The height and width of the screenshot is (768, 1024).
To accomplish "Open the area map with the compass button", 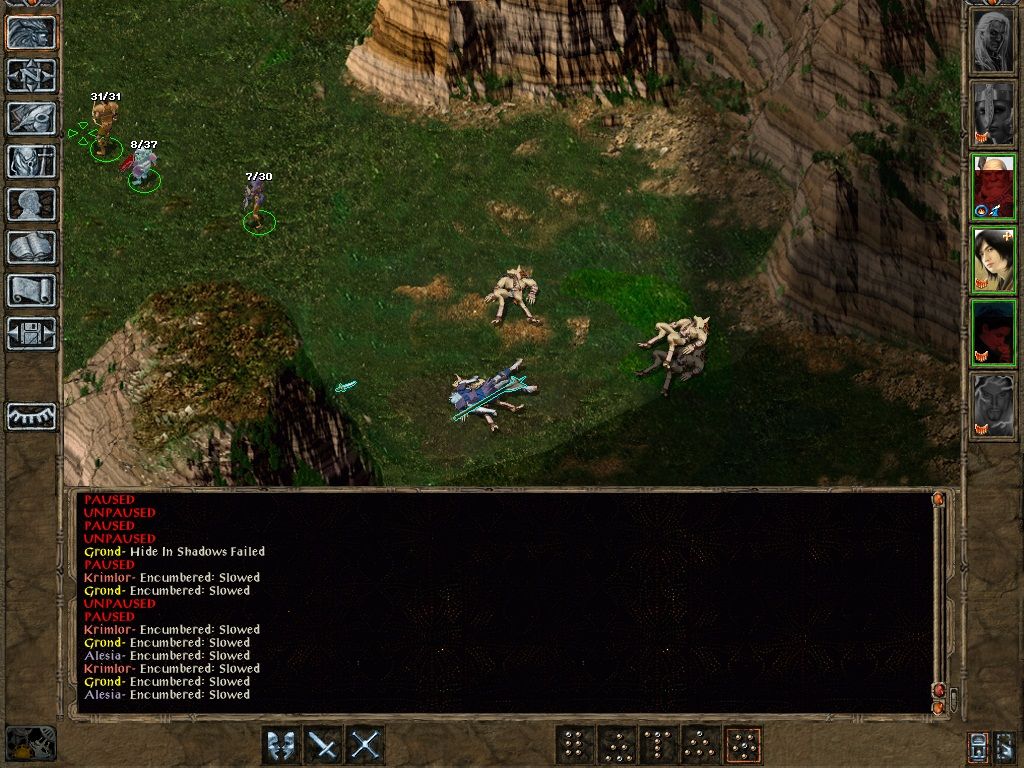I will point(31,76).
